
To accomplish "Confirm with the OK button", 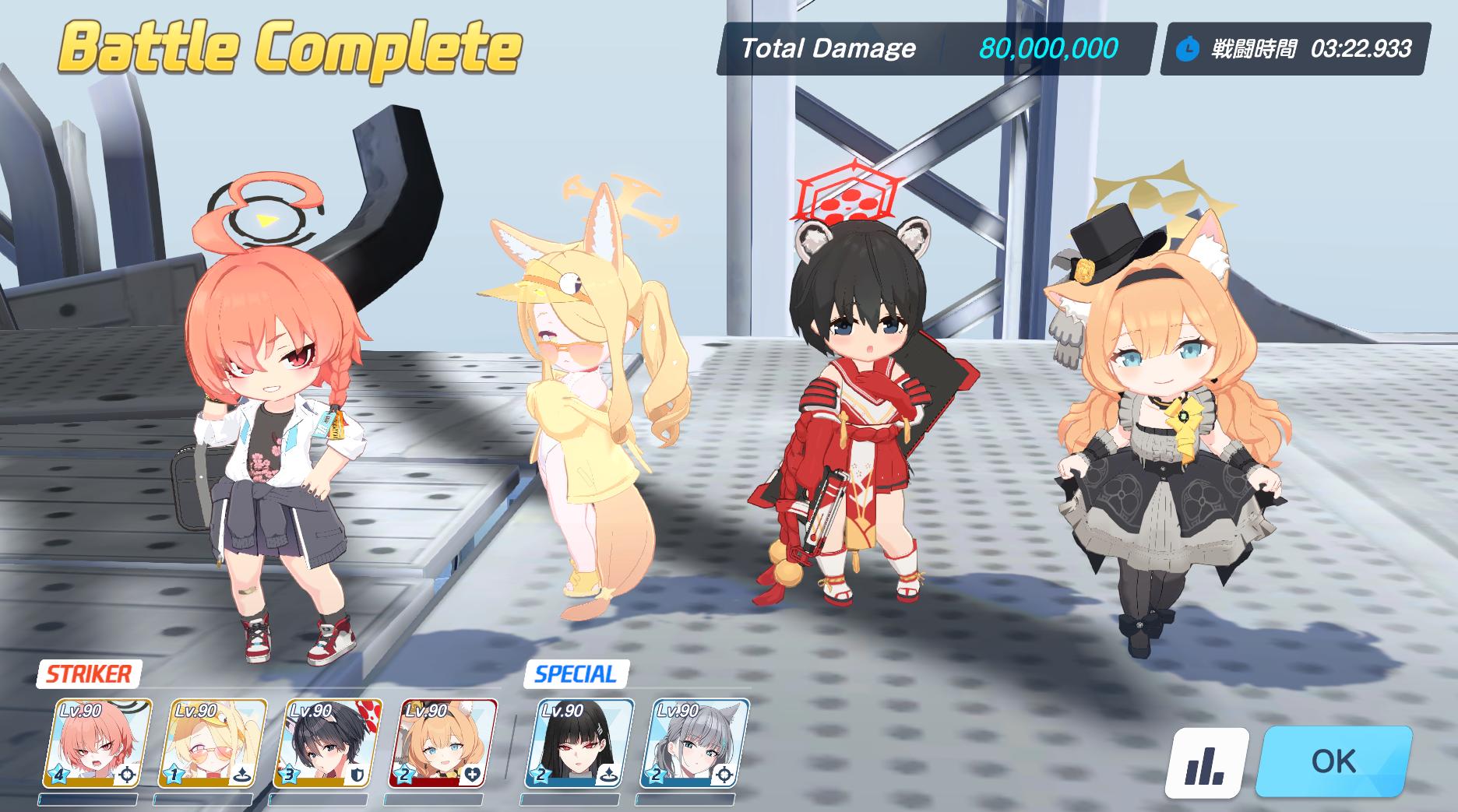I will point(1333,761).
